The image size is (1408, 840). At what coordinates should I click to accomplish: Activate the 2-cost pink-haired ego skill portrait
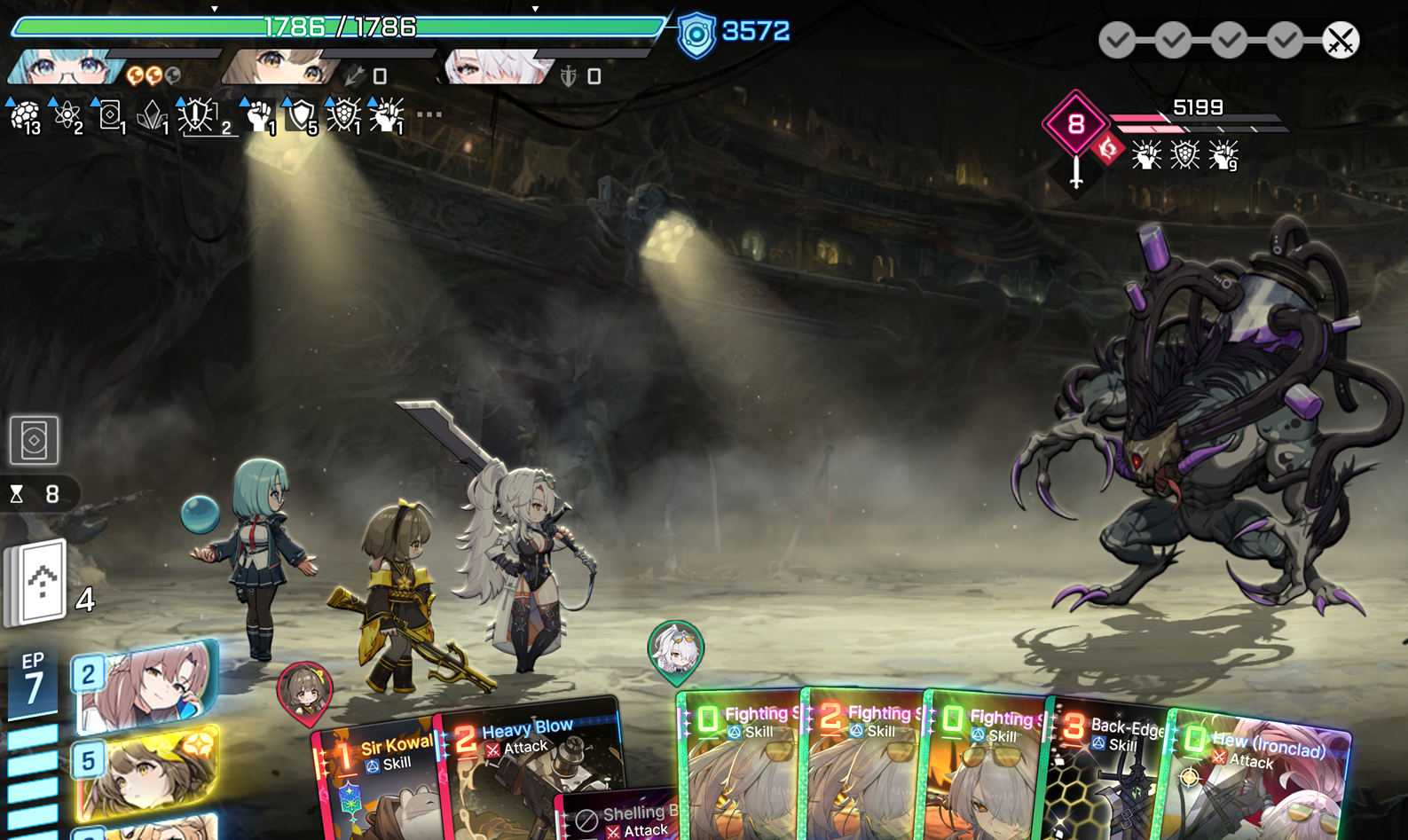coord(146,685)
